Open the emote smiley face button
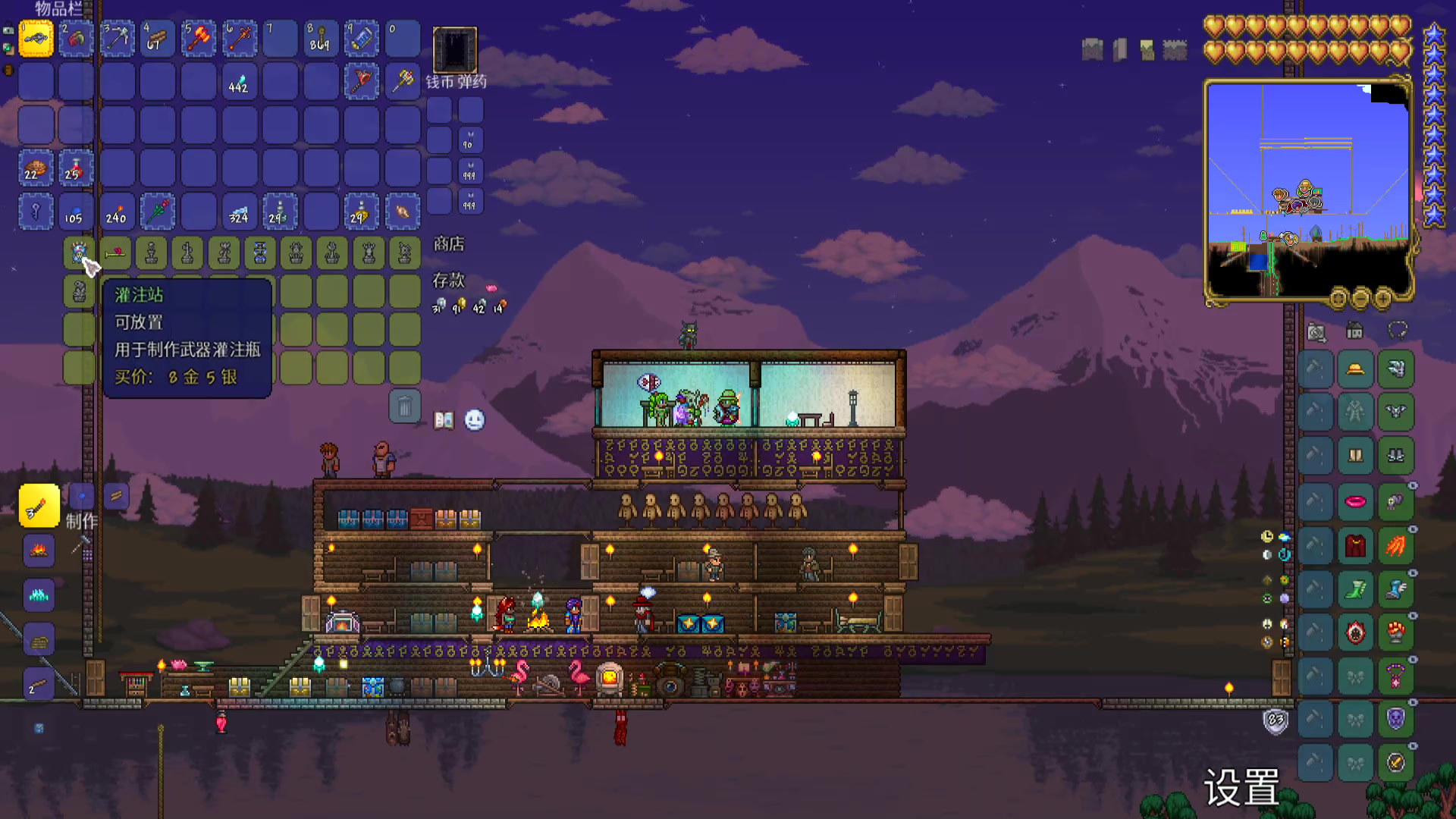This screenshot has height=819, width=1456. point(475,420)
